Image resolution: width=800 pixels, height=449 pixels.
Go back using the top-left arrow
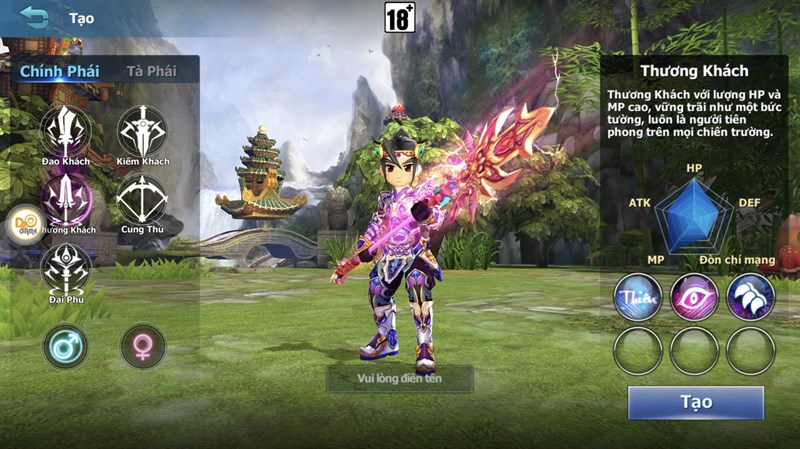click(35, 17)
